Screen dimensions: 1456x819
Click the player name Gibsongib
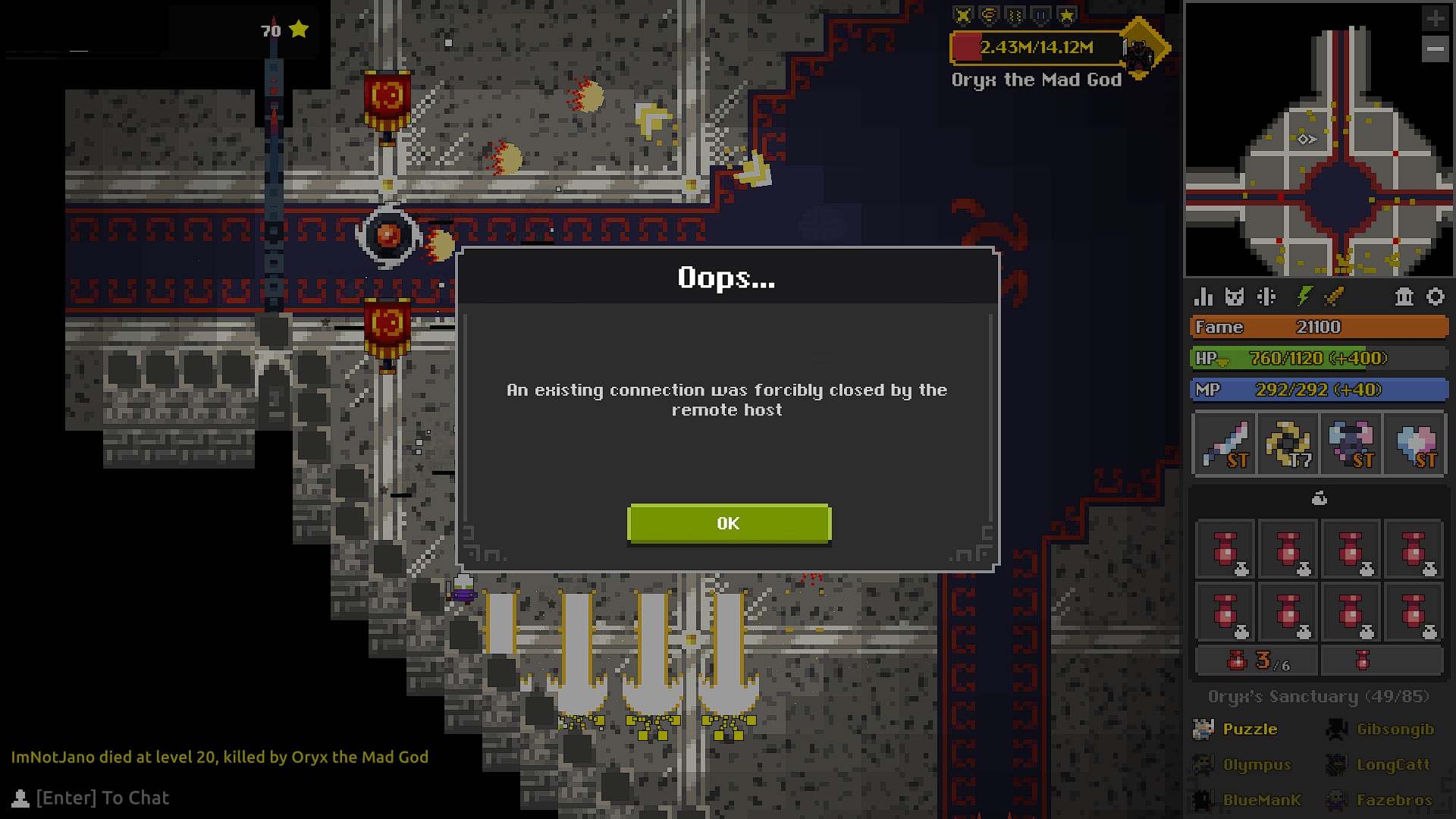click(x=1394, y=729)
